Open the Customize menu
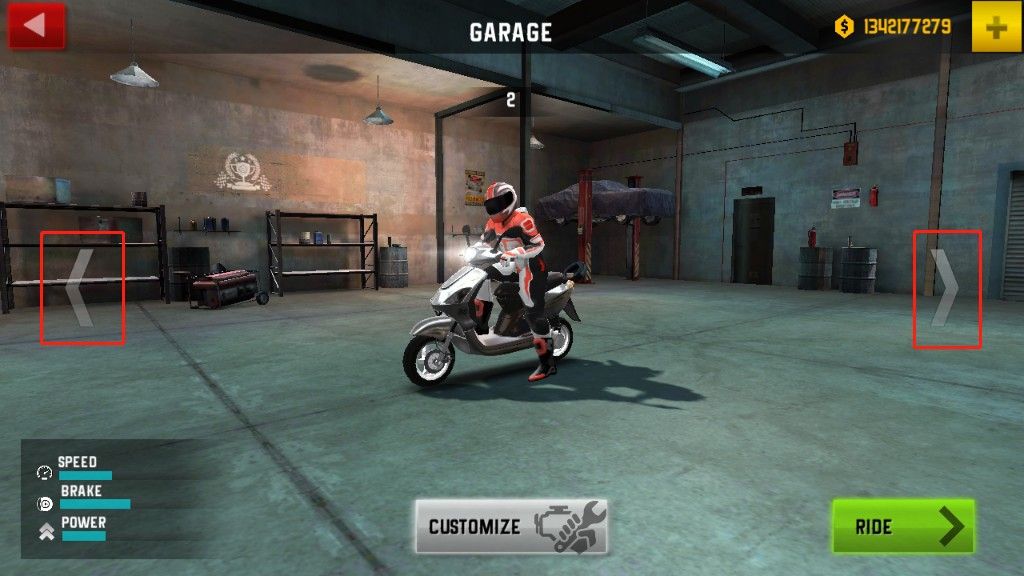 click(x=511, y=526)
